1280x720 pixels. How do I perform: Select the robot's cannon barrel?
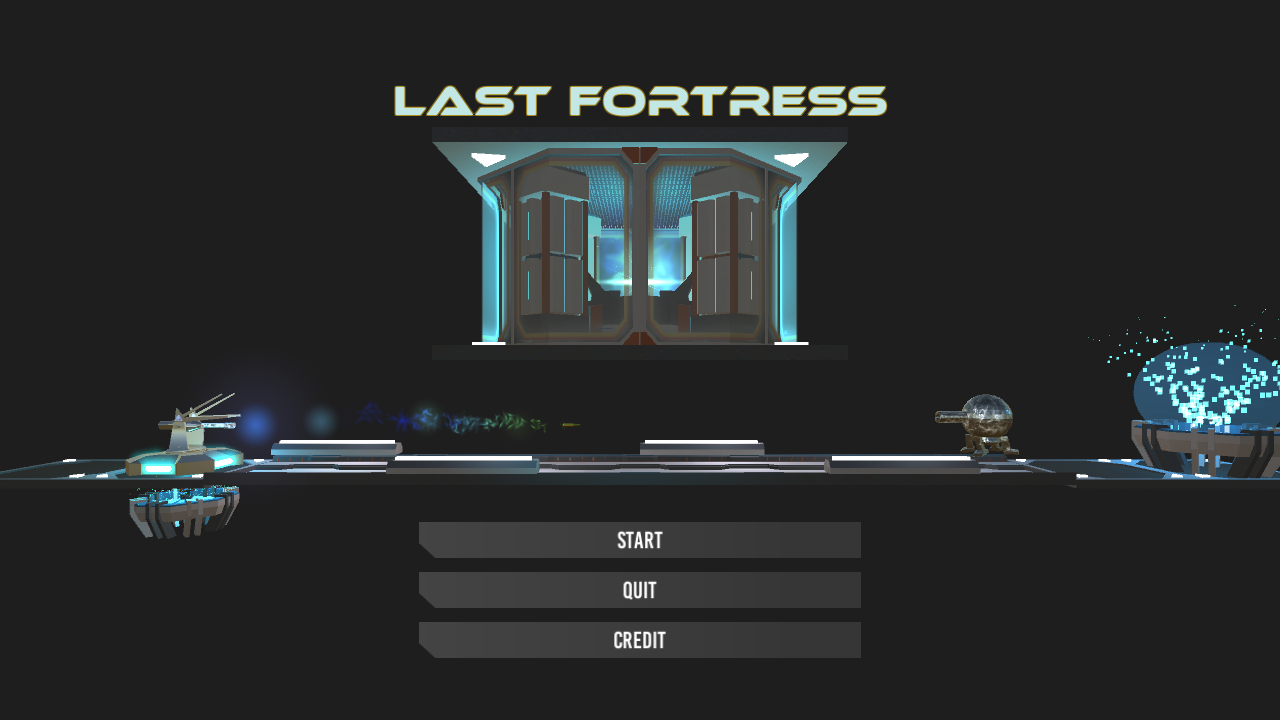pyautogui.click(x=950, y=417)
